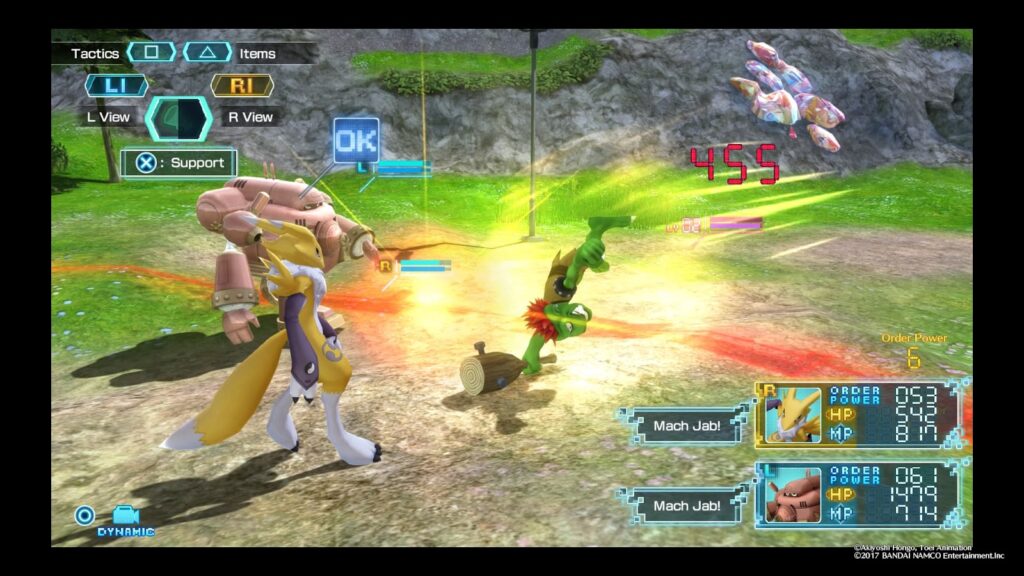
Task: Activate the Support command button
Action: tap(180, 163)
